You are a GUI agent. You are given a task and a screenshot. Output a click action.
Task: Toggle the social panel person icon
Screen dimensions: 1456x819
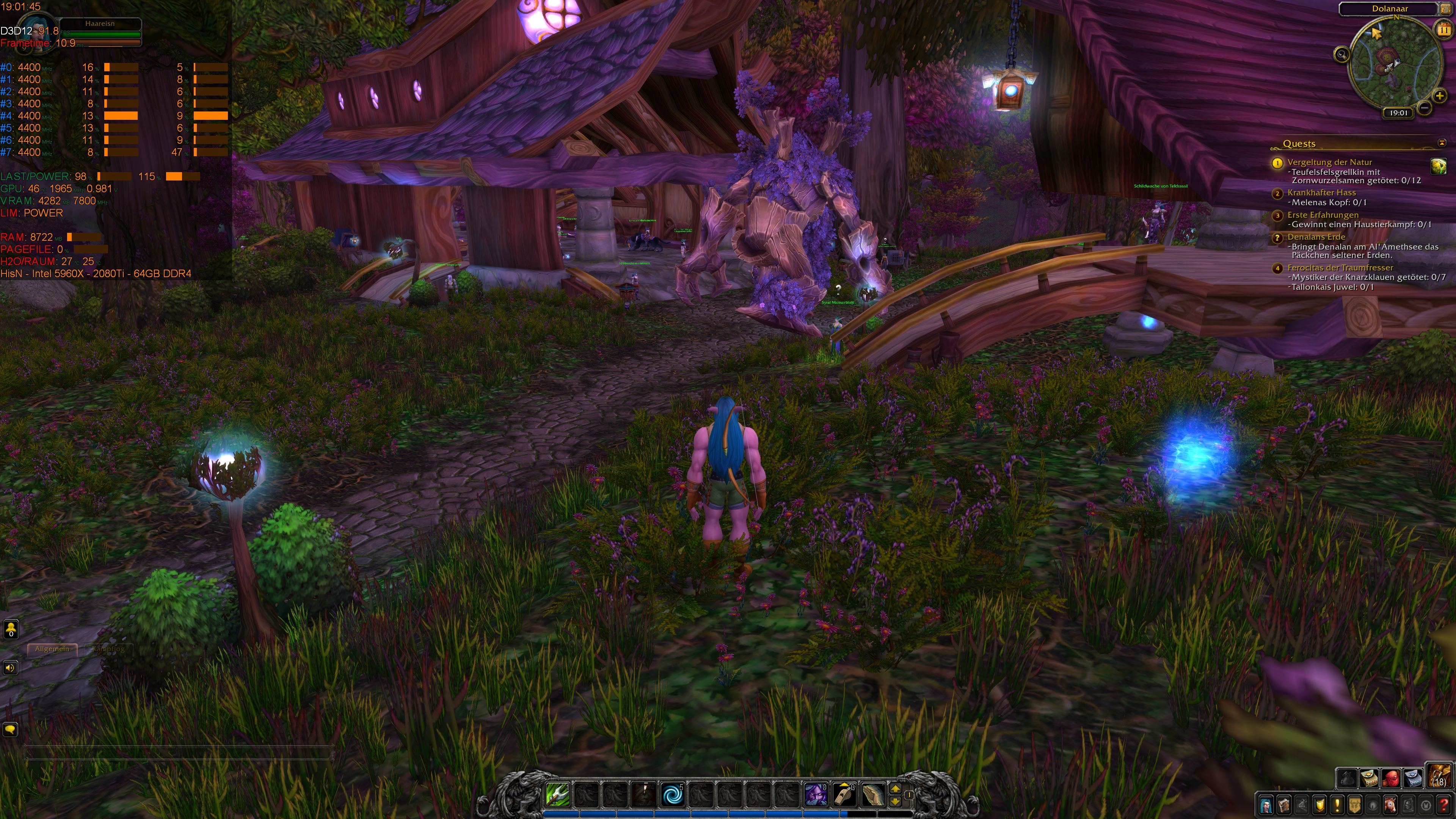(11, 629)
